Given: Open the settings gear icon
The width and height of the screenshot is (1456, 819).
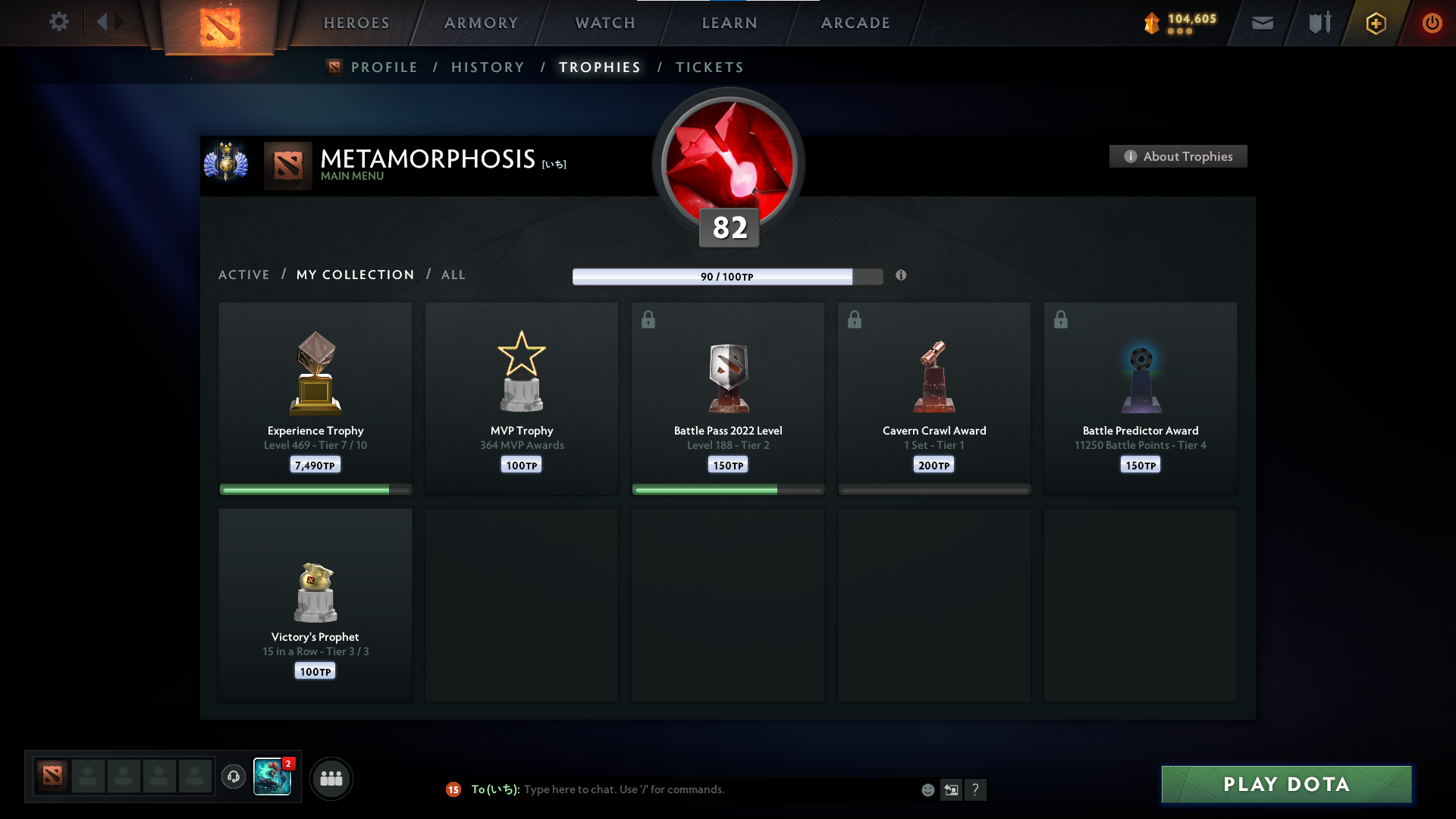Looking at the screenshot, I should (x=59, y=22).
